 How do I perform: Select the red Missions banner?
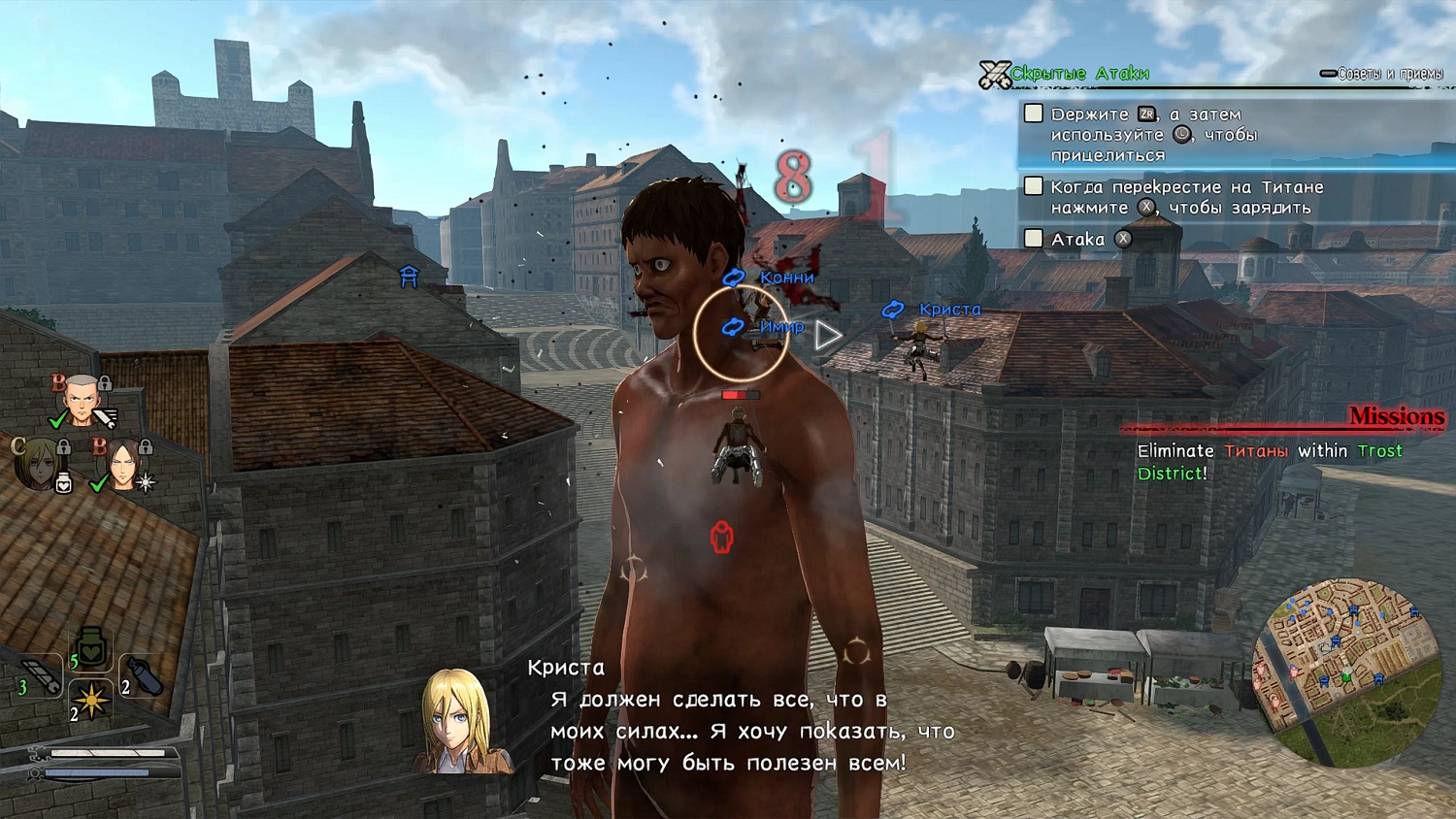pyautogui.click(x=1395, y=417)
